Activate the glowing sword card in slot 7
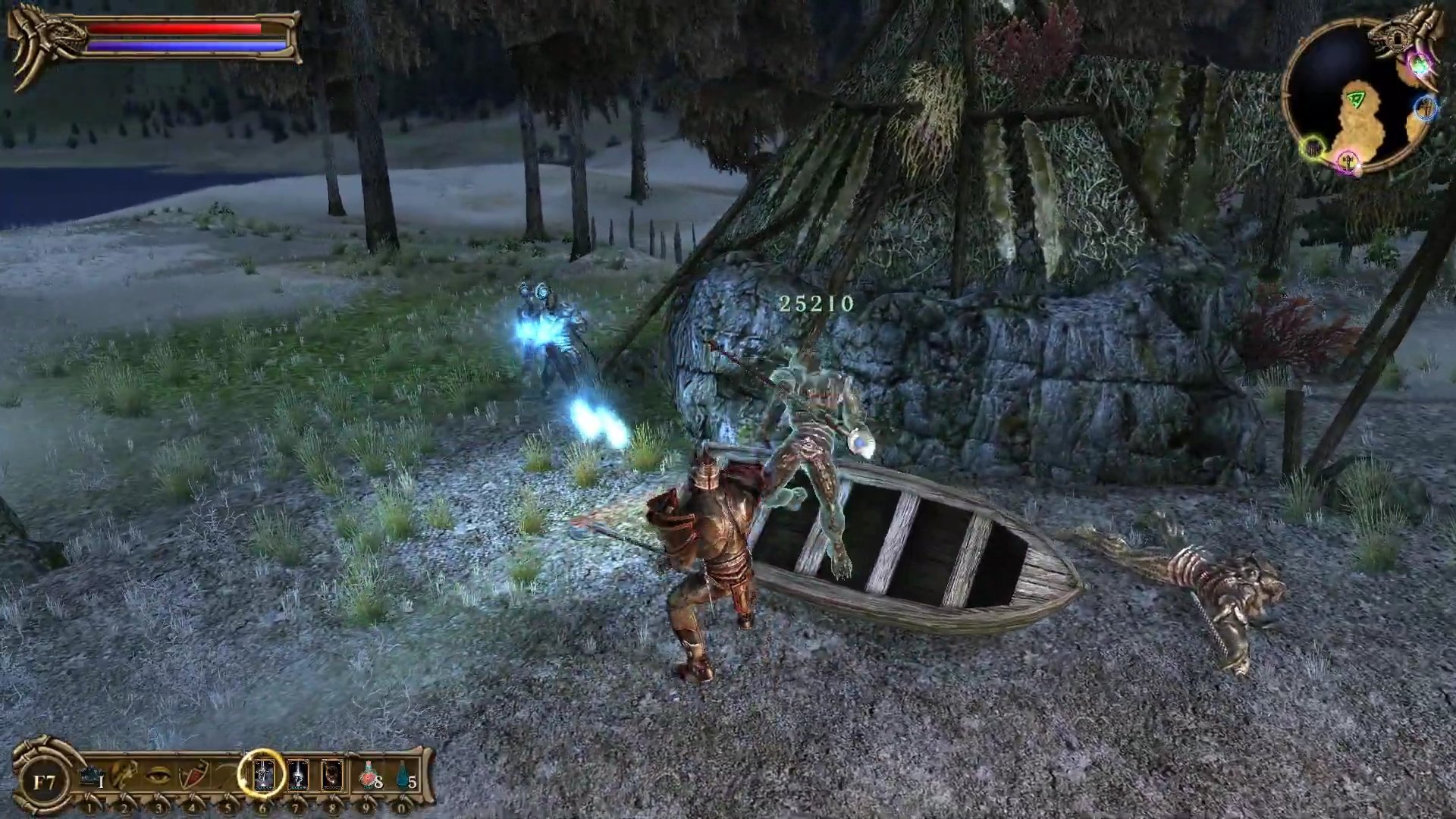 (298, 775)
